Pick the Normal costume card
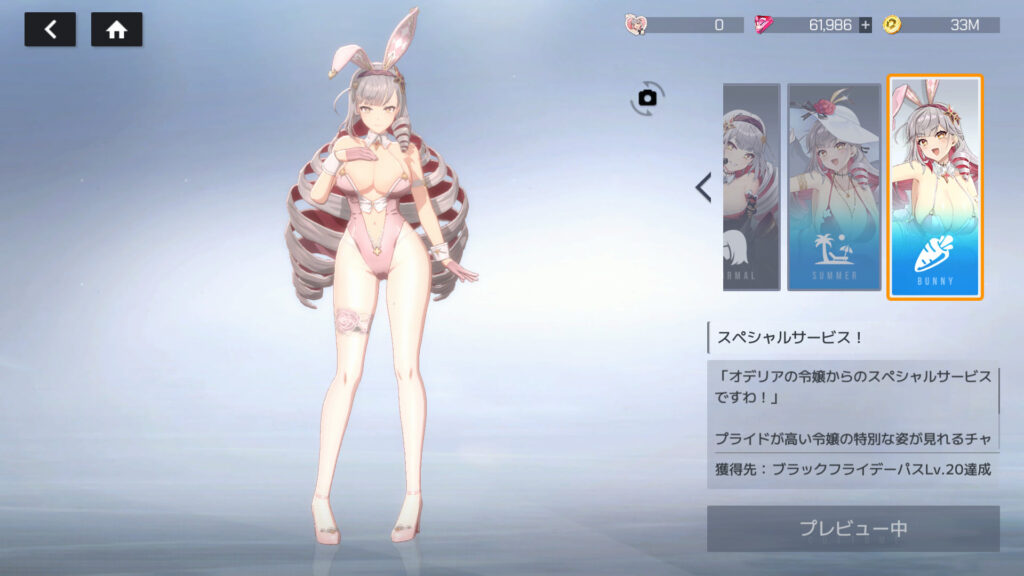Image resolution: width=1024 pixels, height=576 pixels. tap(751, 187)
